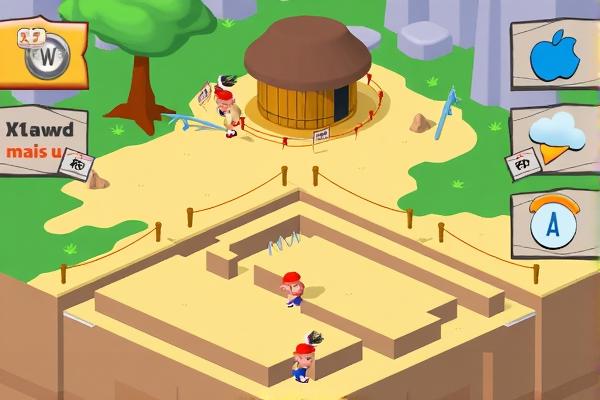Activate the round A button
The width and height of the screenshot is (600, 400).
pos(553,223)
